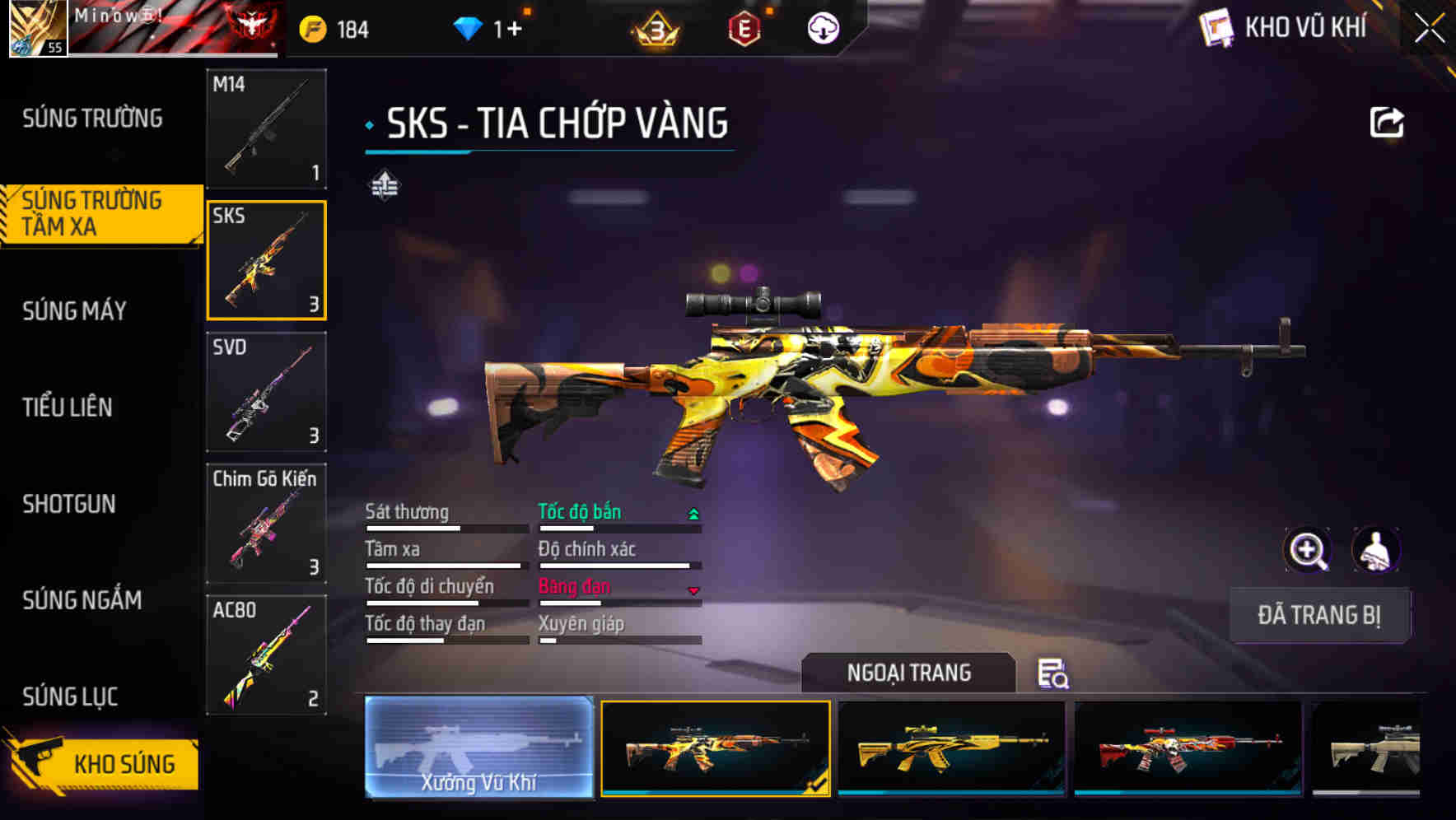Screen dimensions: 1456x820
Task: Click the KHO SÚNG button
Action: coord(103,763)
